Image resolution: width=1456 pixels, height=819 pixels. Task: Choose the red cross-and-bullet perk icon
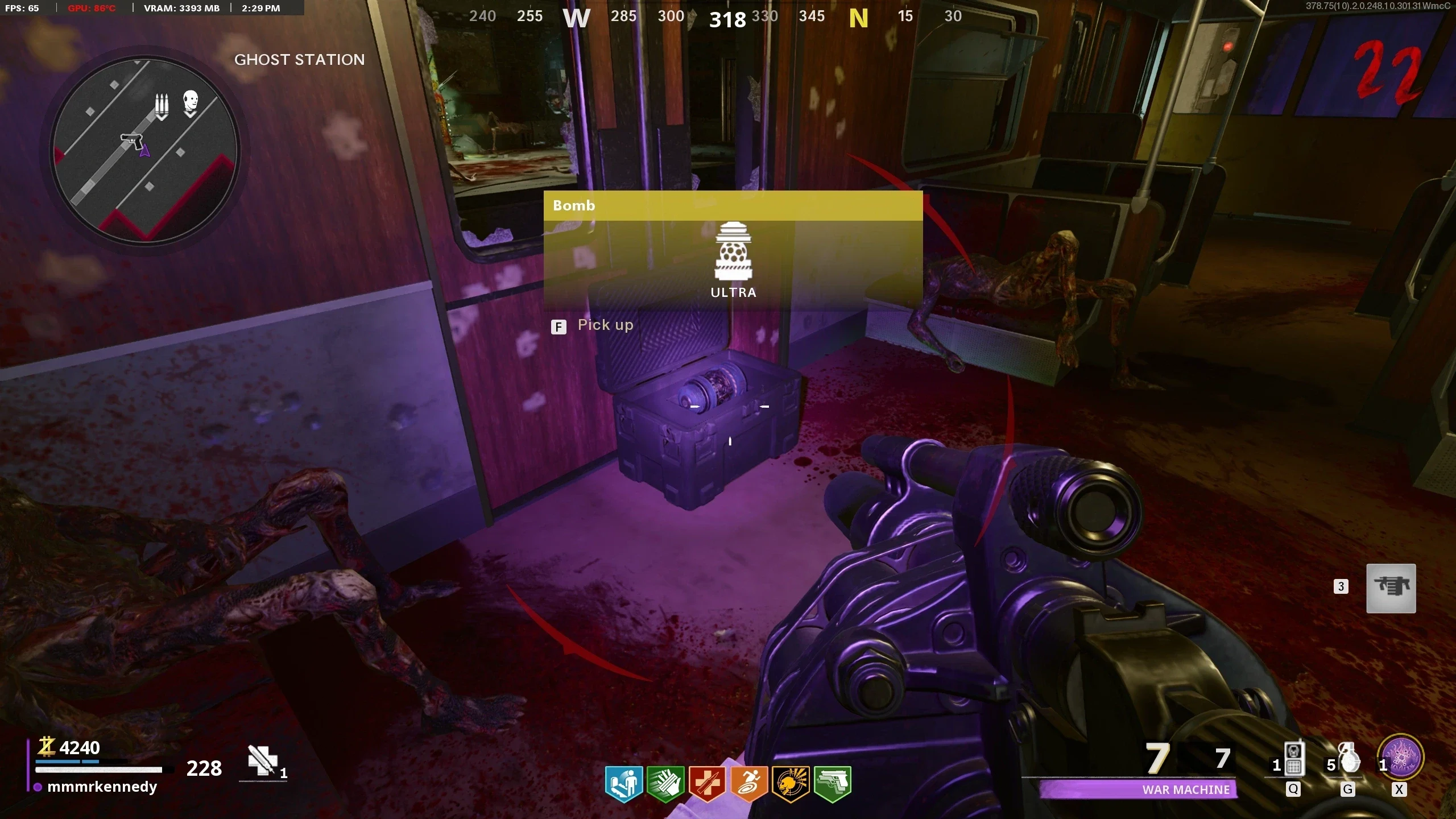[x=707, y=784]
